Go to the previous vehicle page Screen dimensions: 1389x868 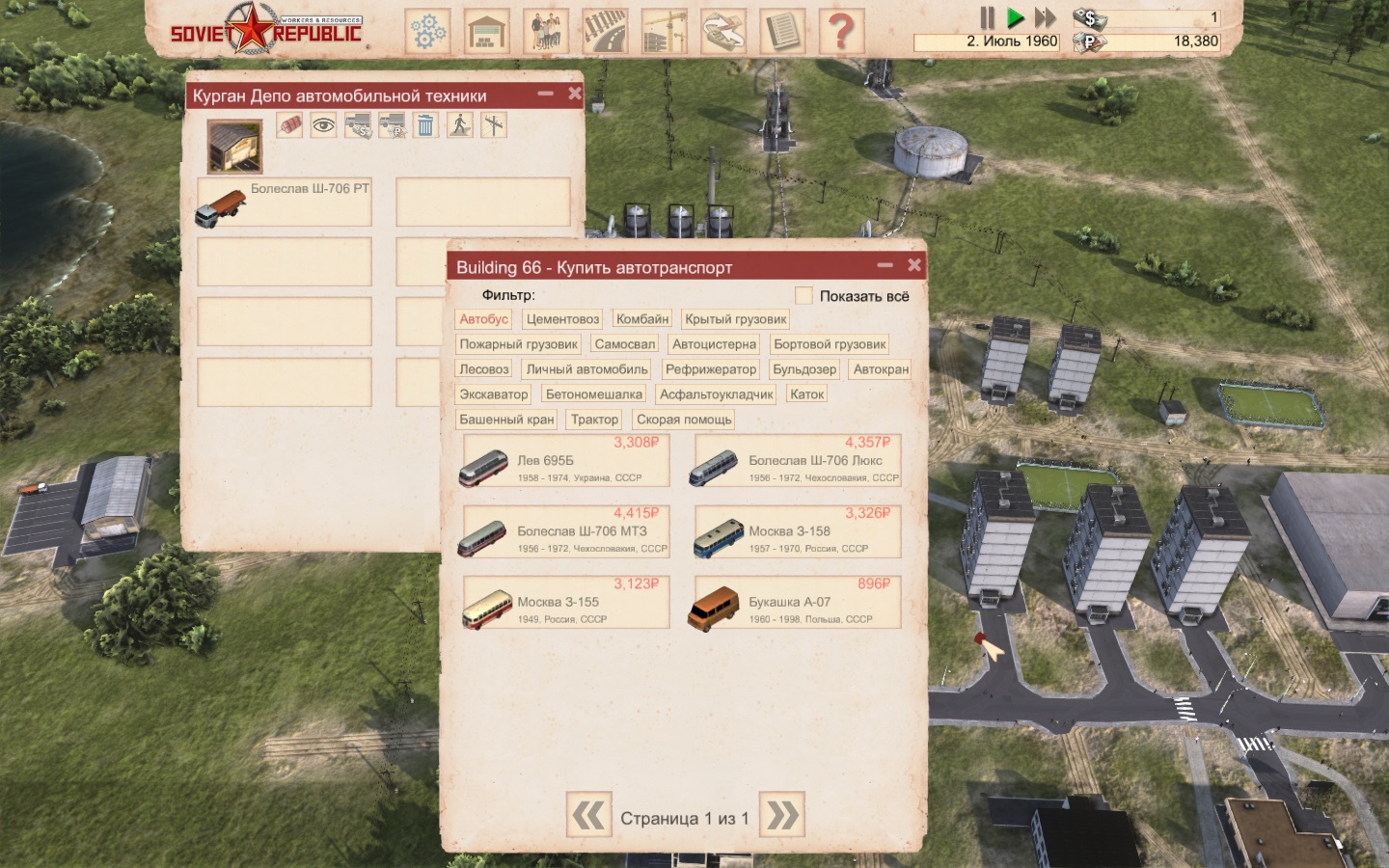[588, 816]
